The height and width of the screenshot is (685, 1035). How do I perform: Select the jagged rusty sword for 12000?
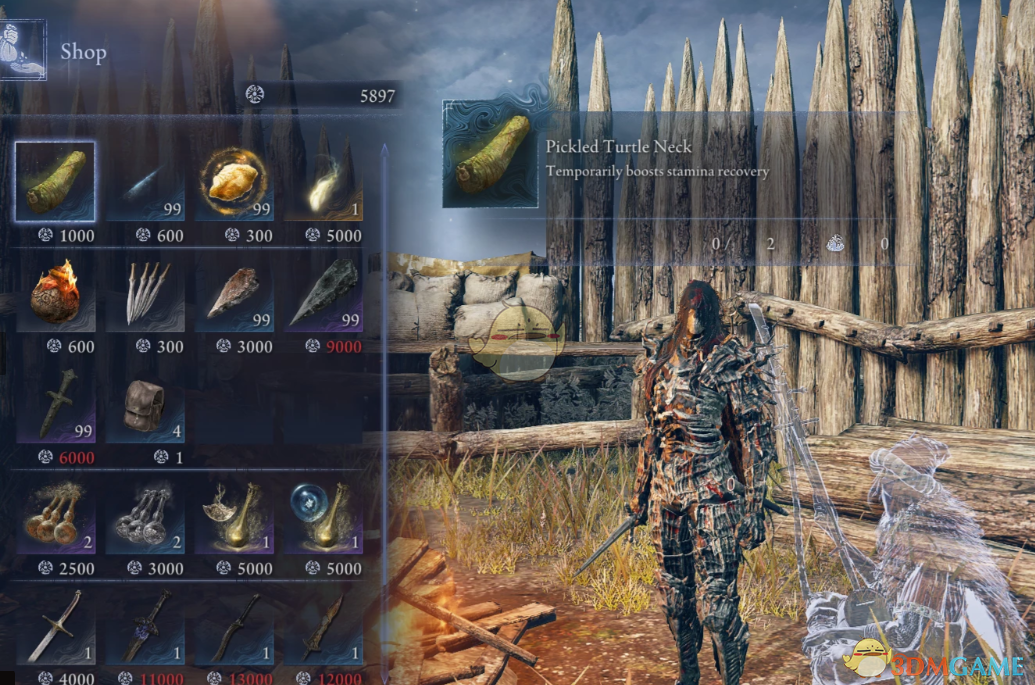click(325, 627)
